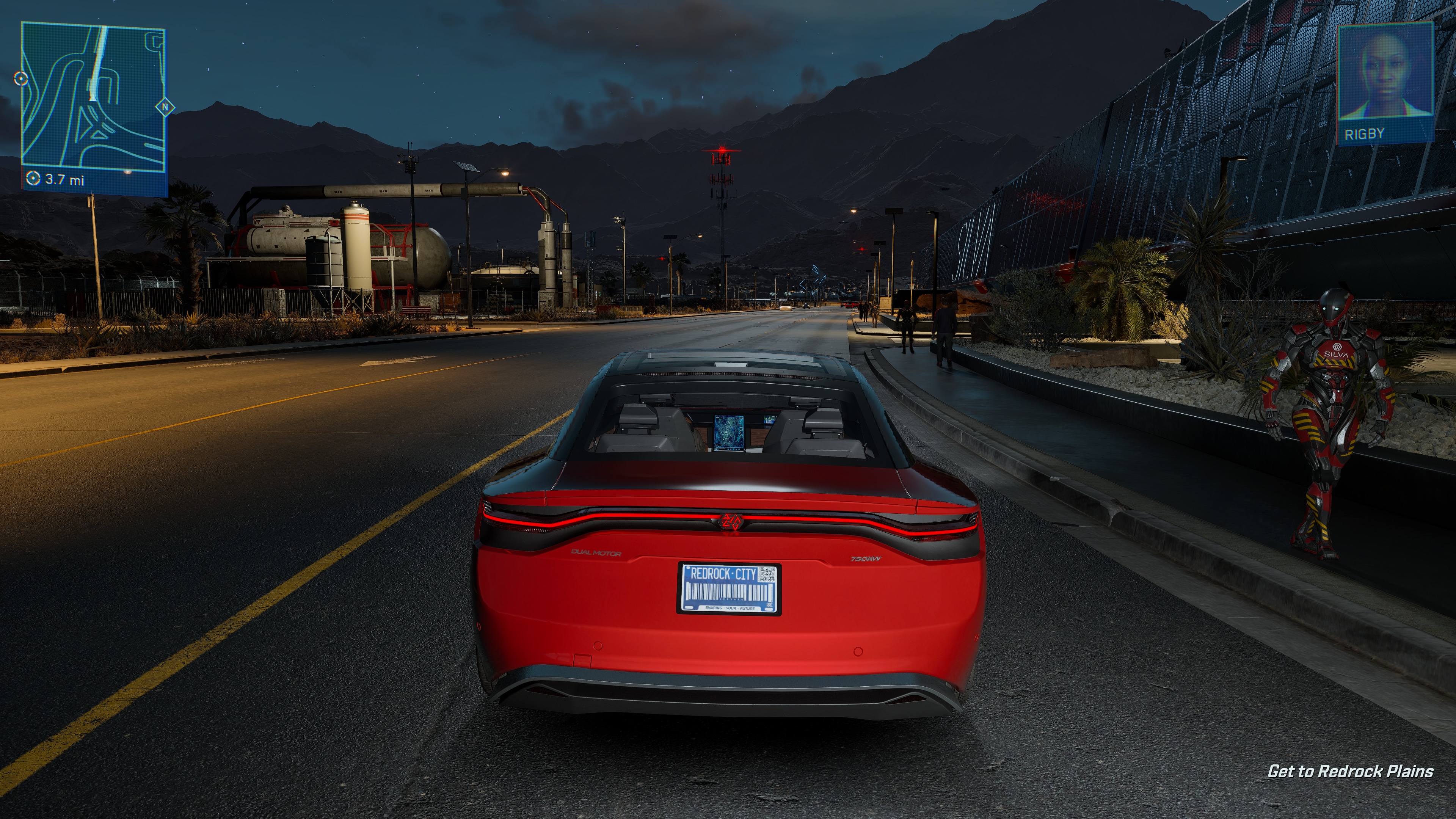The height and width of the screenshot is (819, 1456).
Task: Select the waypoint target icon on the minimap edge
Action: tap(21, 78)
